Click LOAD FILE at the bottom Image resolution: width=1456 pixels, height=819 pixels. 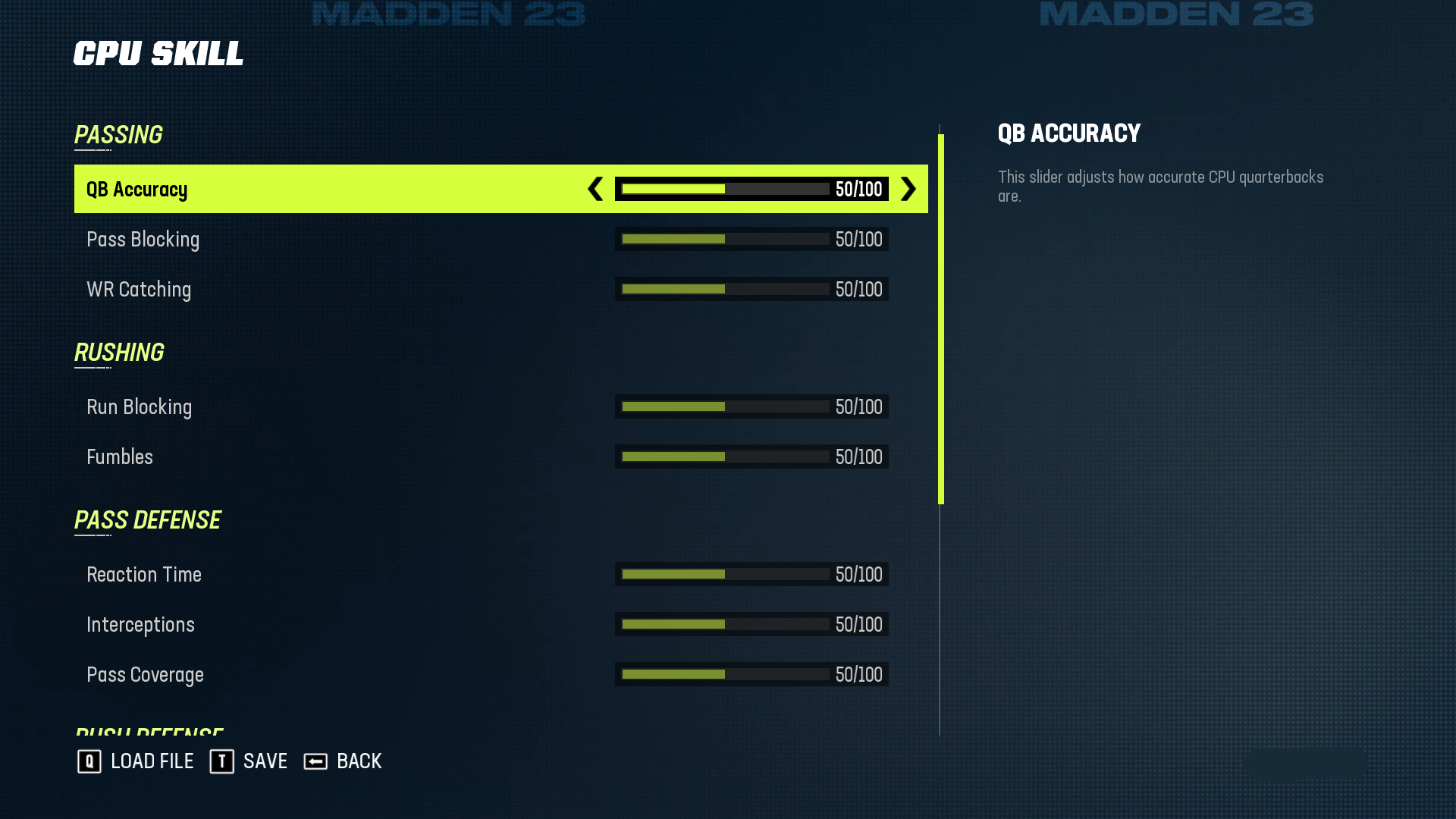point(152,761)
